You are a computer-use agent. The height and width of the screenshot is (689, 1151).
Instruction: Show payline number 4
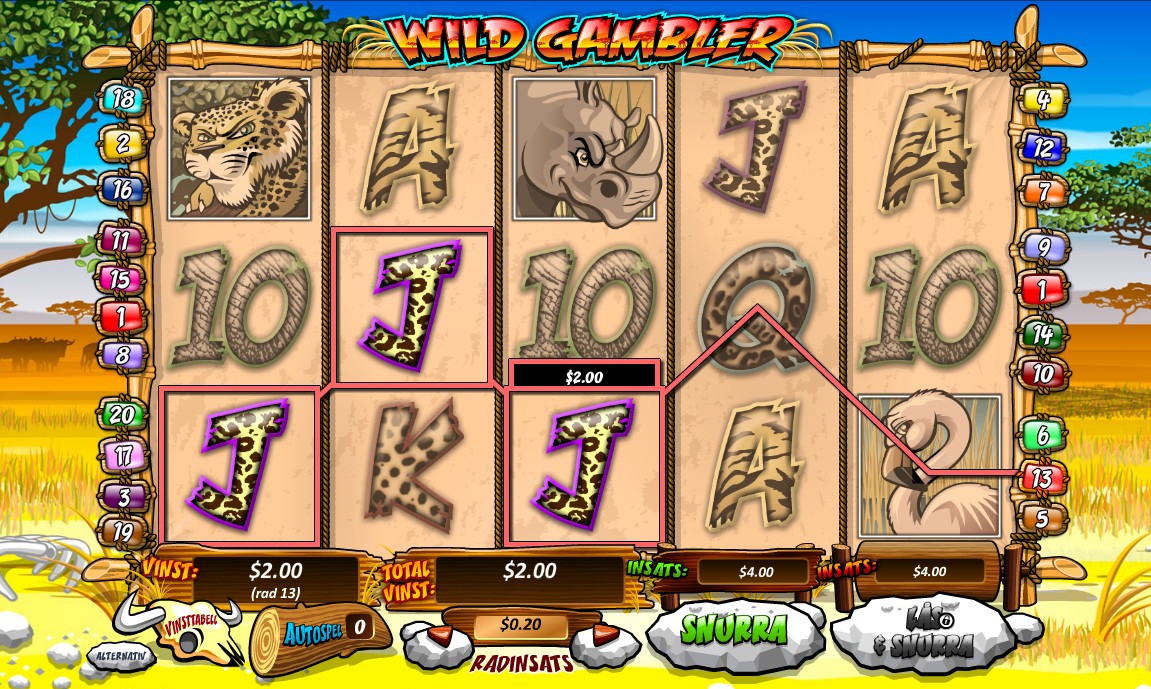coord(1043,99)
